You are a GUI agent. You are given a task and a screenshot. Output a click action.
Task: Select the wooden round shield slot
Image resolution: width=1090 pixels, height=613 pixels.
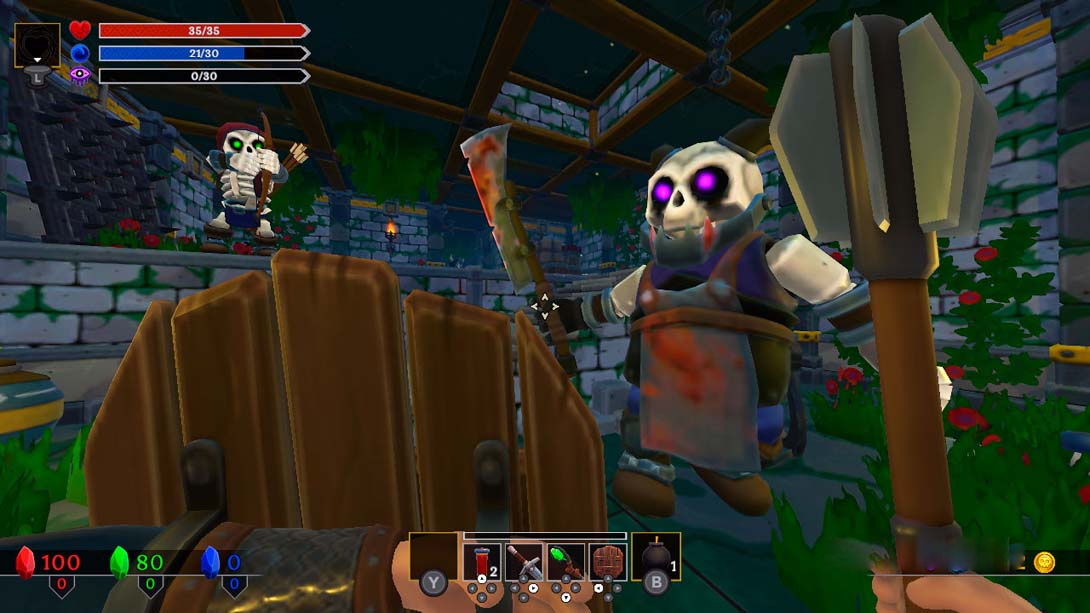coord(607,562)
